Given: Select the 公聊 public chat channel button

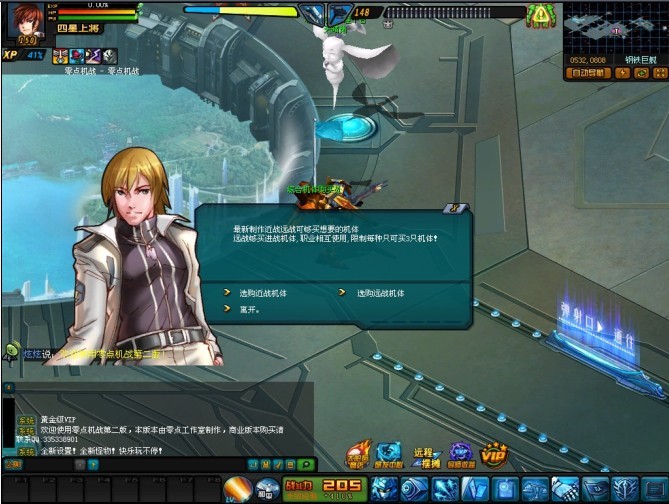Looking at the screenshot, I should pyautogui.click(x=14, y=465).
